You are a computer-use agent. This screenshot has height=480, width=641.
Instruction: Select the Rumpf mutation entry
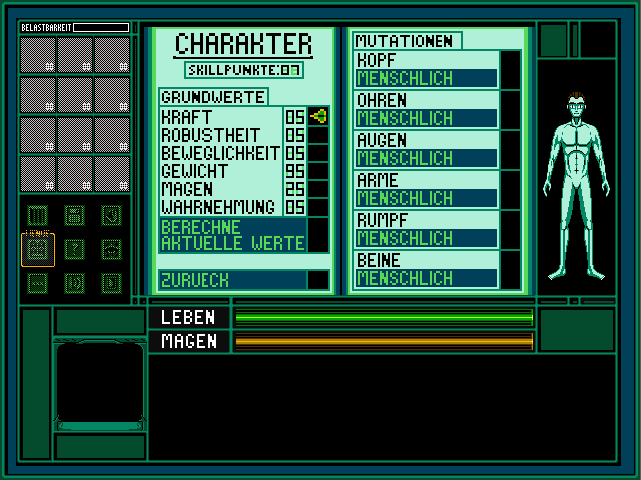[426, 229]
